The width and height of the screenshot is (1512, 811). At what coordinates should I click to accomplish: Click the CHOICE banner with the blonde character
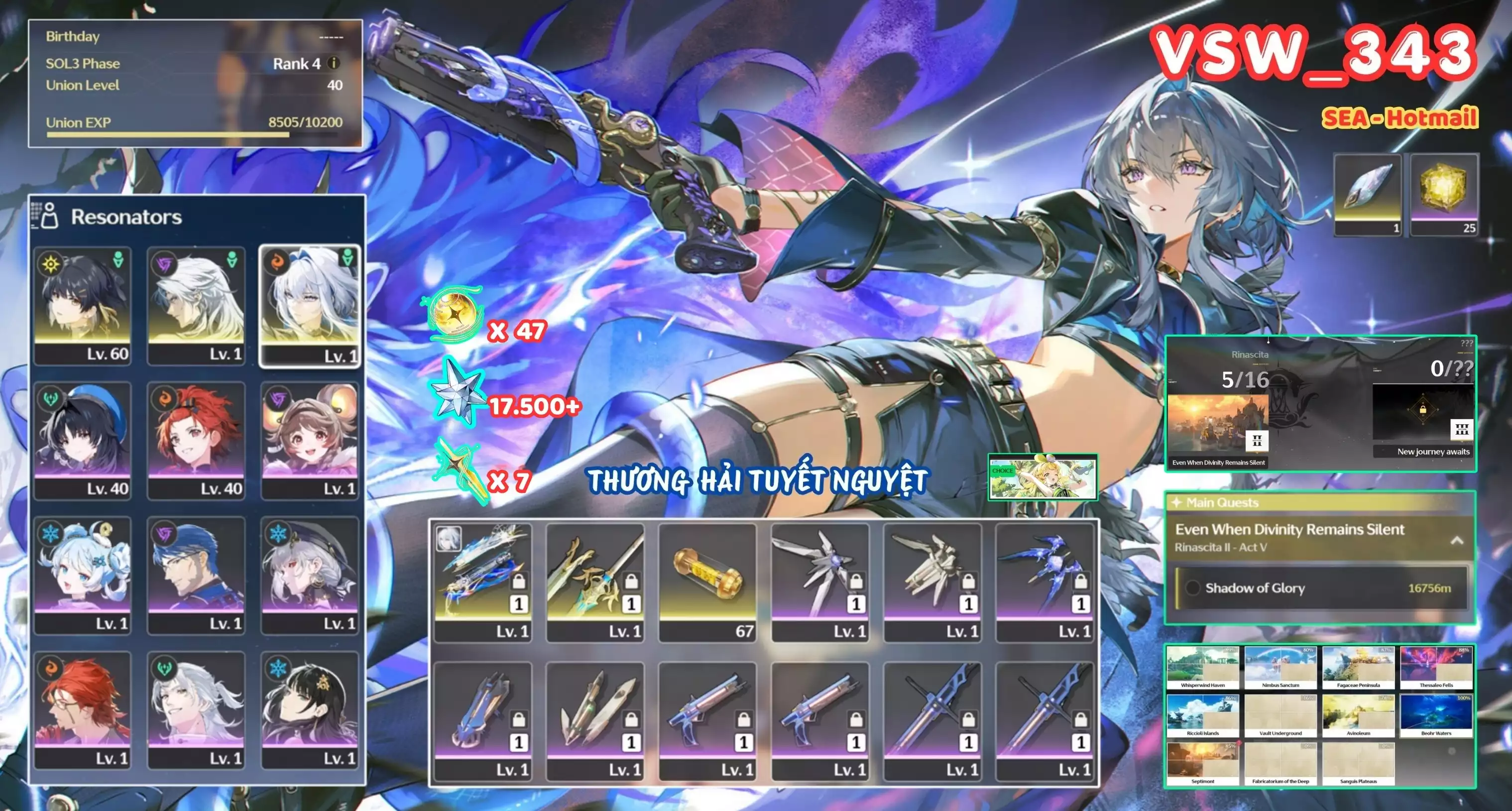pyautogui.click(x=1043, y=477)
